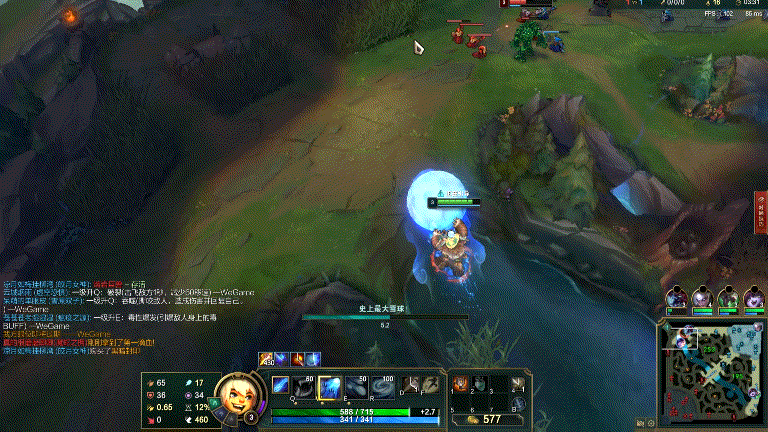Image resolution: width=768 pixels, height=432 pixels.
Task: Click the recall button labeled B
Action: click(518, 404)
